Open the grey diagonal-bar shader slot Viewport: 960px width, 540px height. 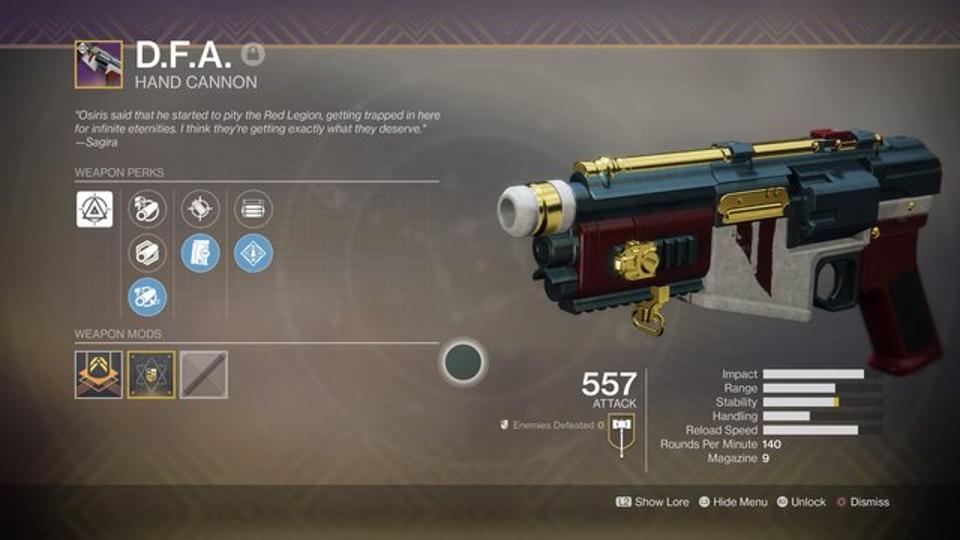coord(203,375)
